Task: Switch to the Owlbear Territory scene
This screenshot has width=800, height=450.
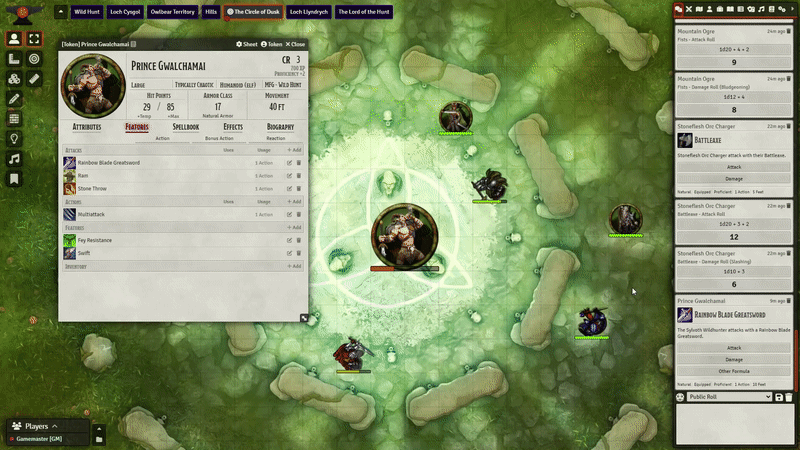Action: [x=173, y=12]
